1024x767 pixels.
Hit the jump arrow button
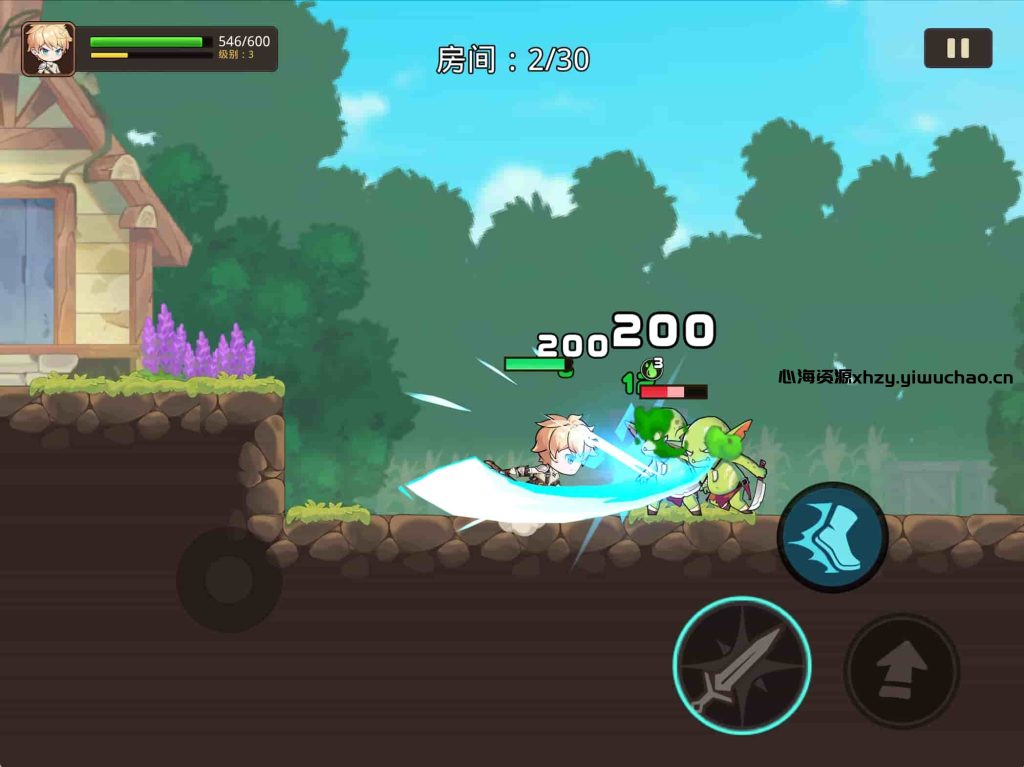tap(901, 671)
